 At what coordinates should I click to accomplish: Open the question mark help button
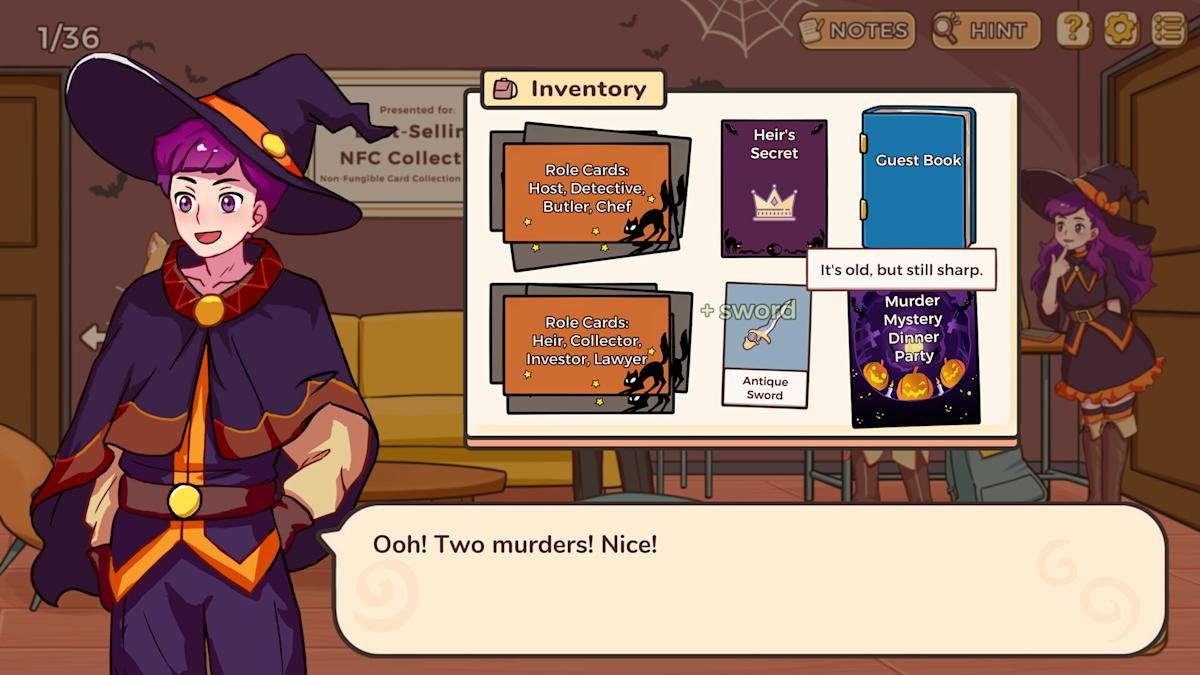coord(1073,30)
